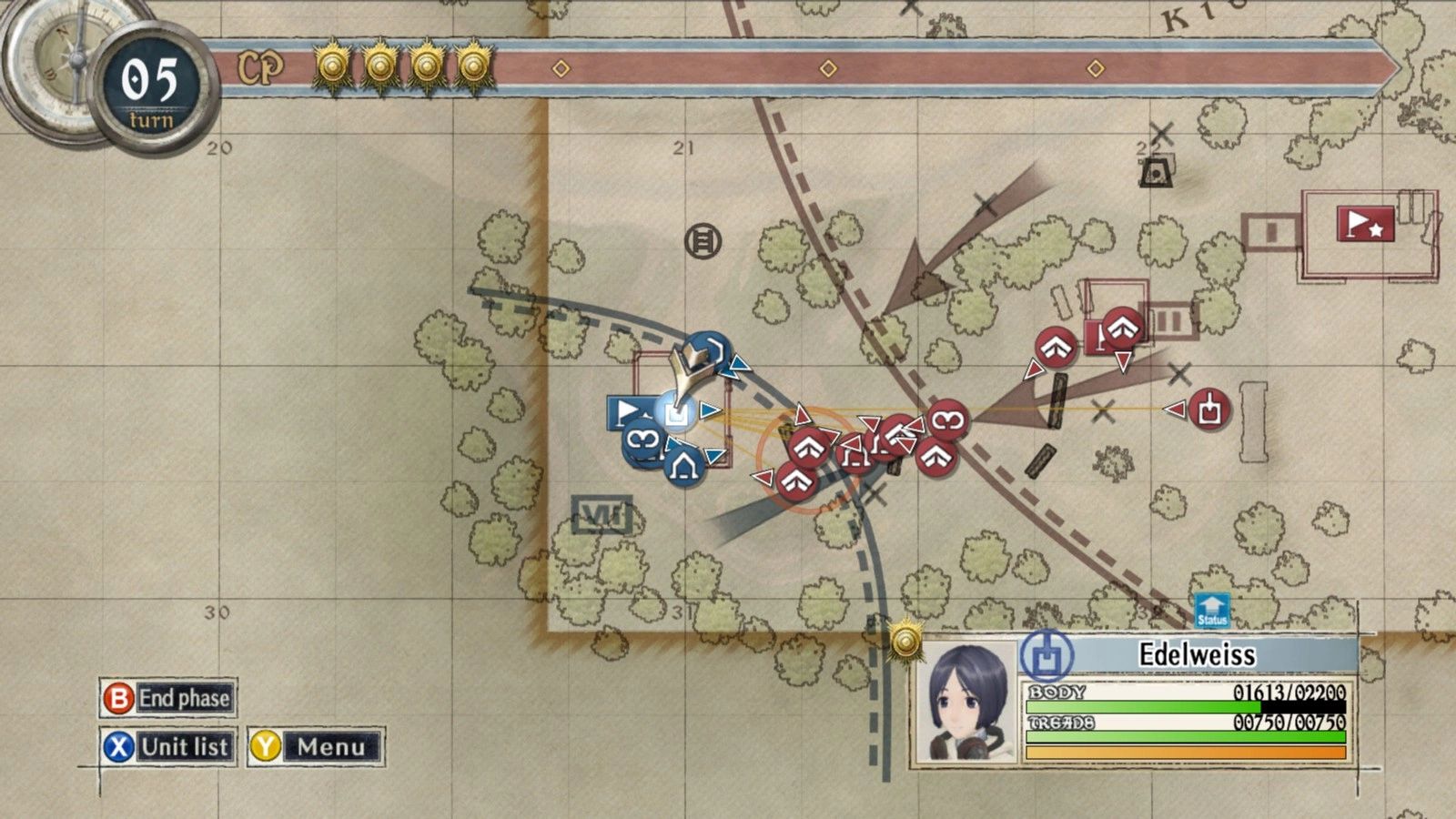The image size is (1456, 819).
Task: Open the command Menu
Action: tap(315, 747)
